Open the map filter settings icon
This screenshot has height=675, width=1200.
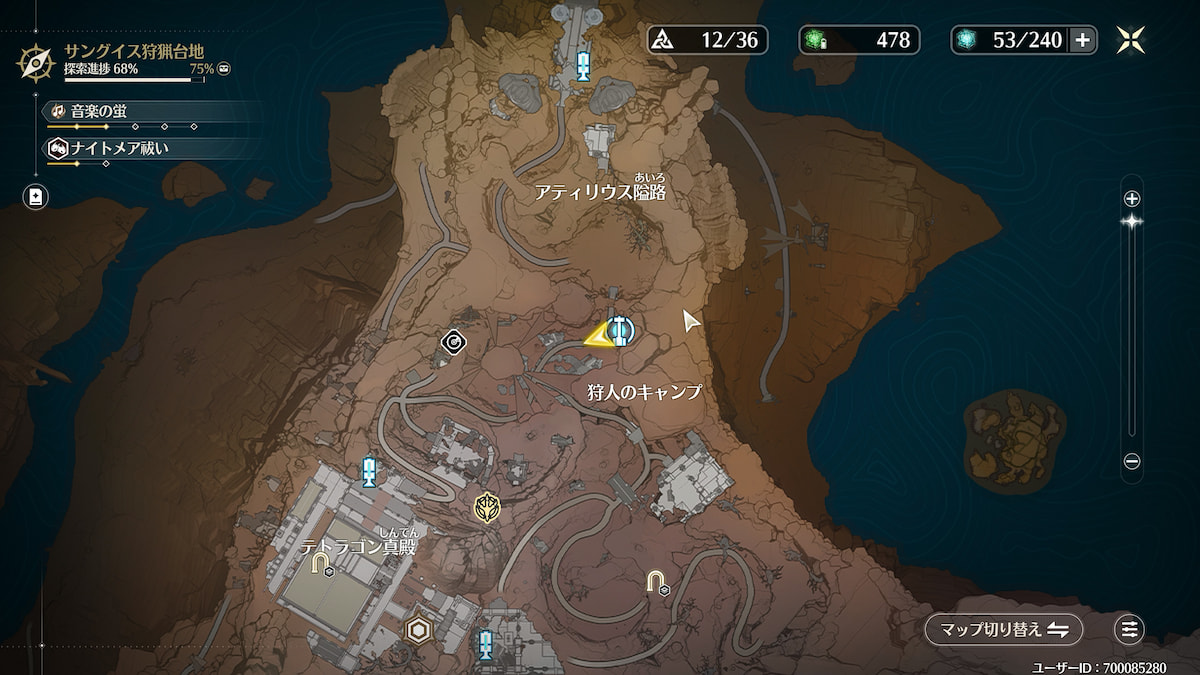coord(1129,629)
